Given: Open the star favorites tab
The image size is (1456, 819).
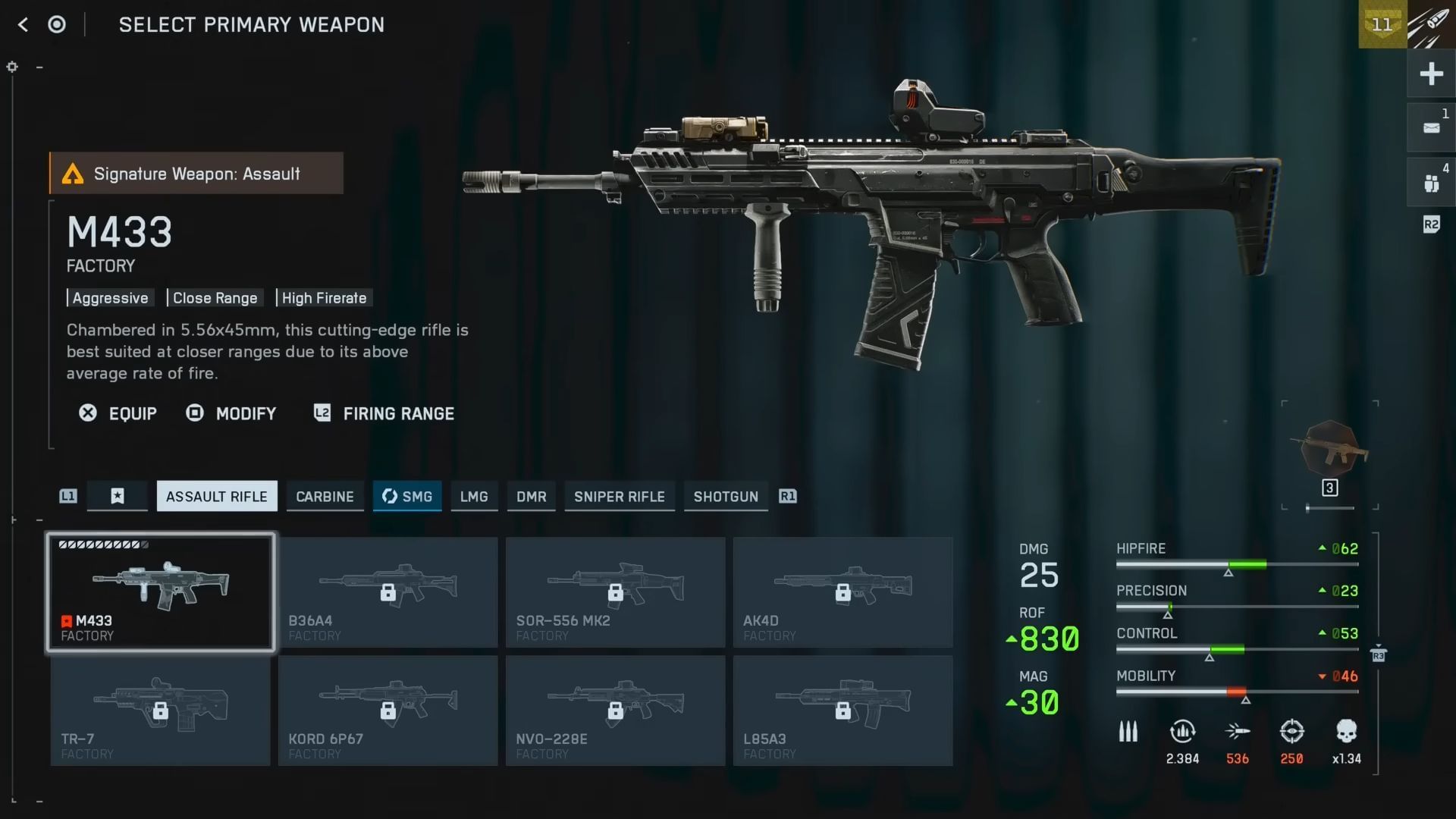Looking at the screenshot, I should [118, 497].
